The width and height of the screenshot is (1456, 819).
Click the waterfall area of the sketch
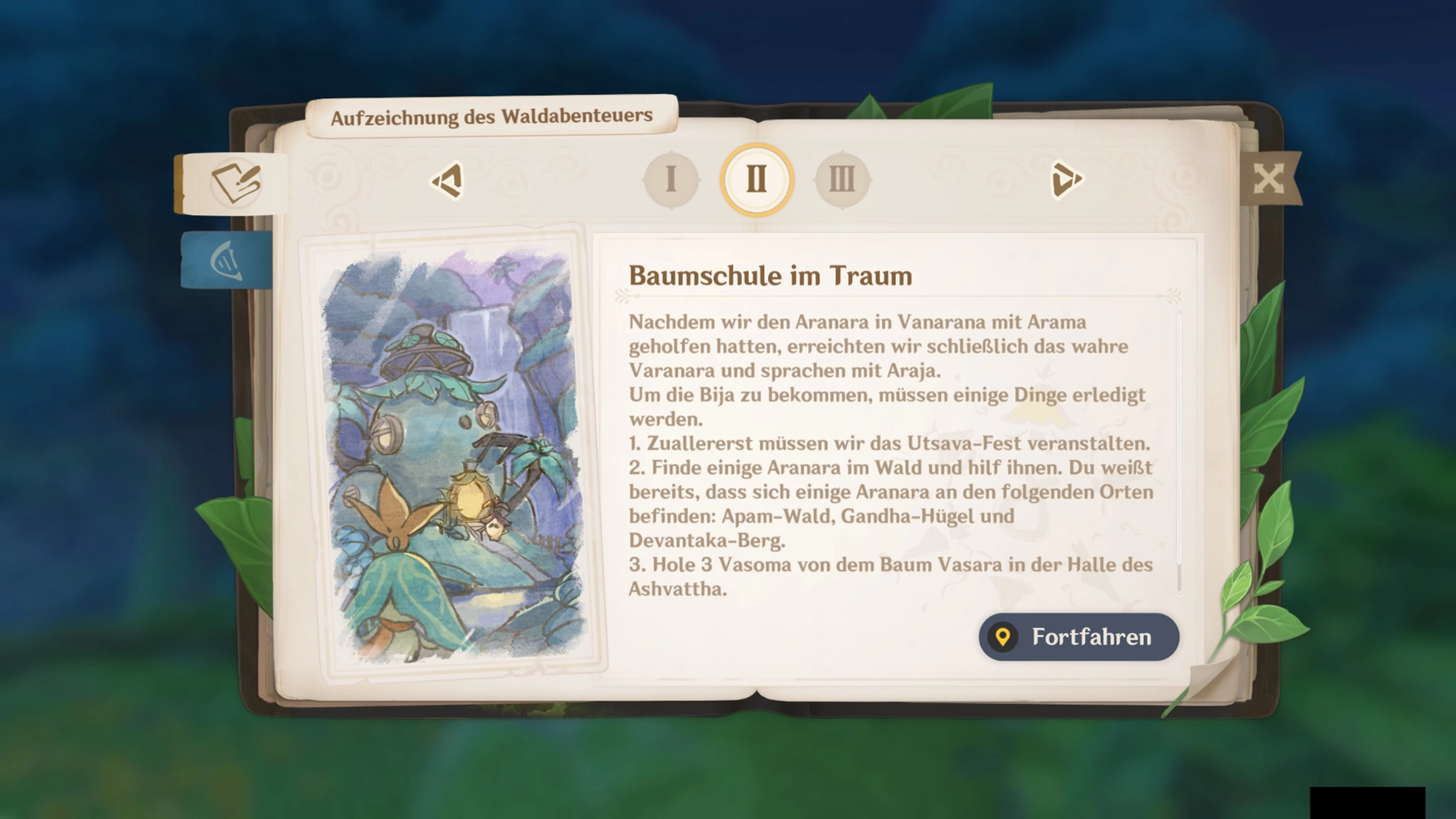click(488, 344)
